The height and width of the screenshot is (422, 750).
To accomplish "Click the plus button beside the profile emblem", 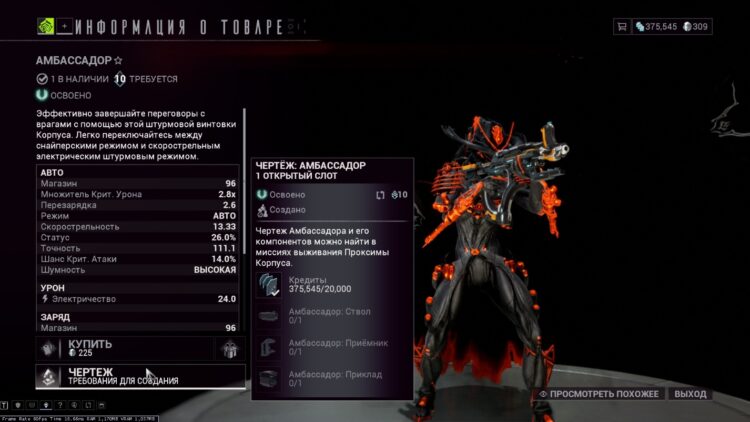I will (x=65, y=26).
